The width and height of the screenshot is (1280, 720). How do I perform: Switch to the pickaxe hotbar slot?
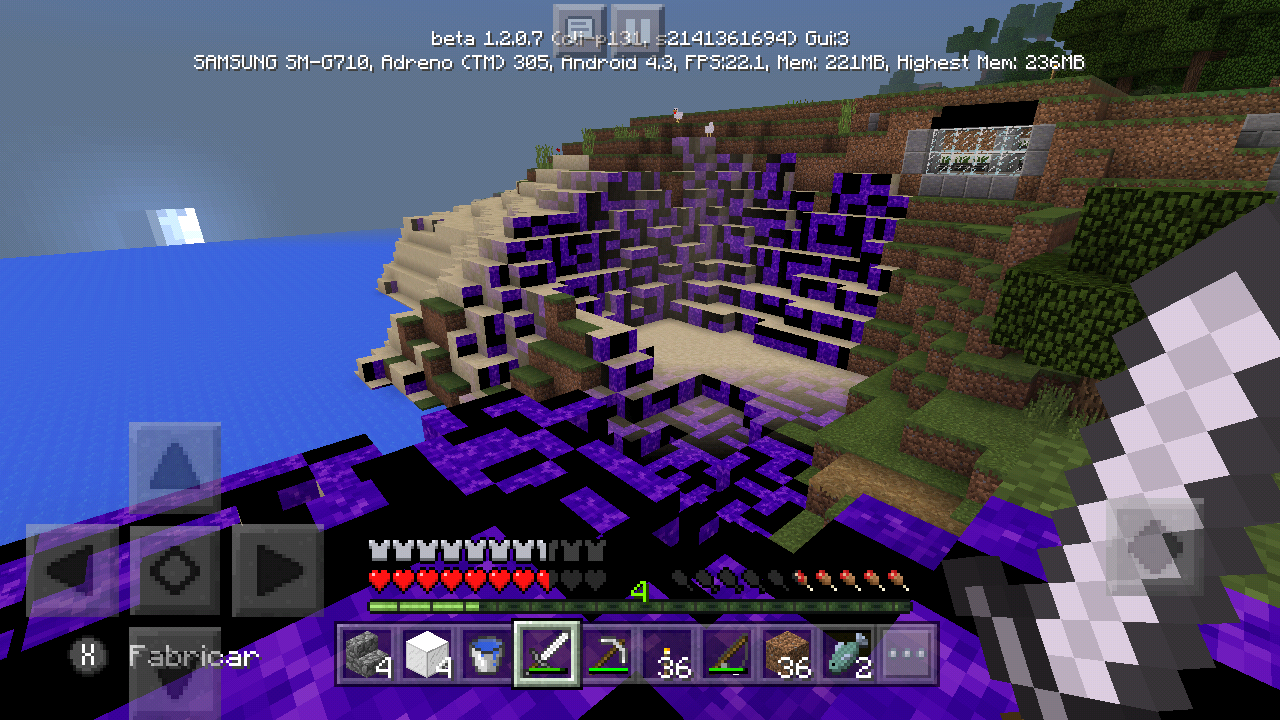coord(607,656)
